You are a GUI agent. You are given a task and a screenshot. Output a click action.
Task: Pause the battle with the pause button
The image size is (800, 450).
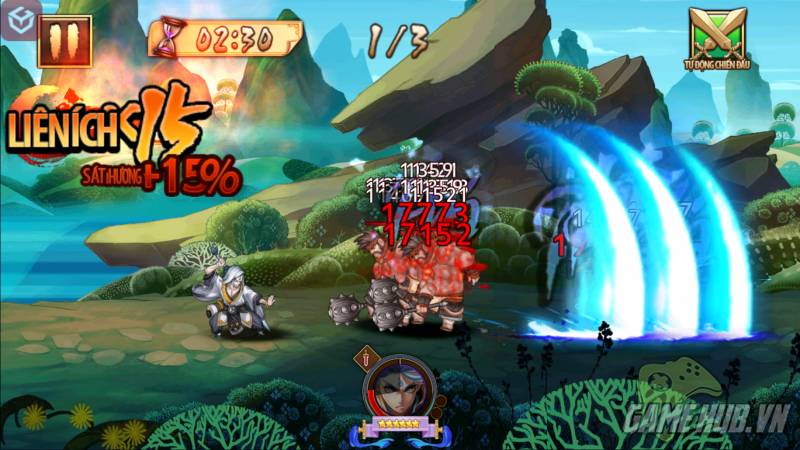point(65,41)
